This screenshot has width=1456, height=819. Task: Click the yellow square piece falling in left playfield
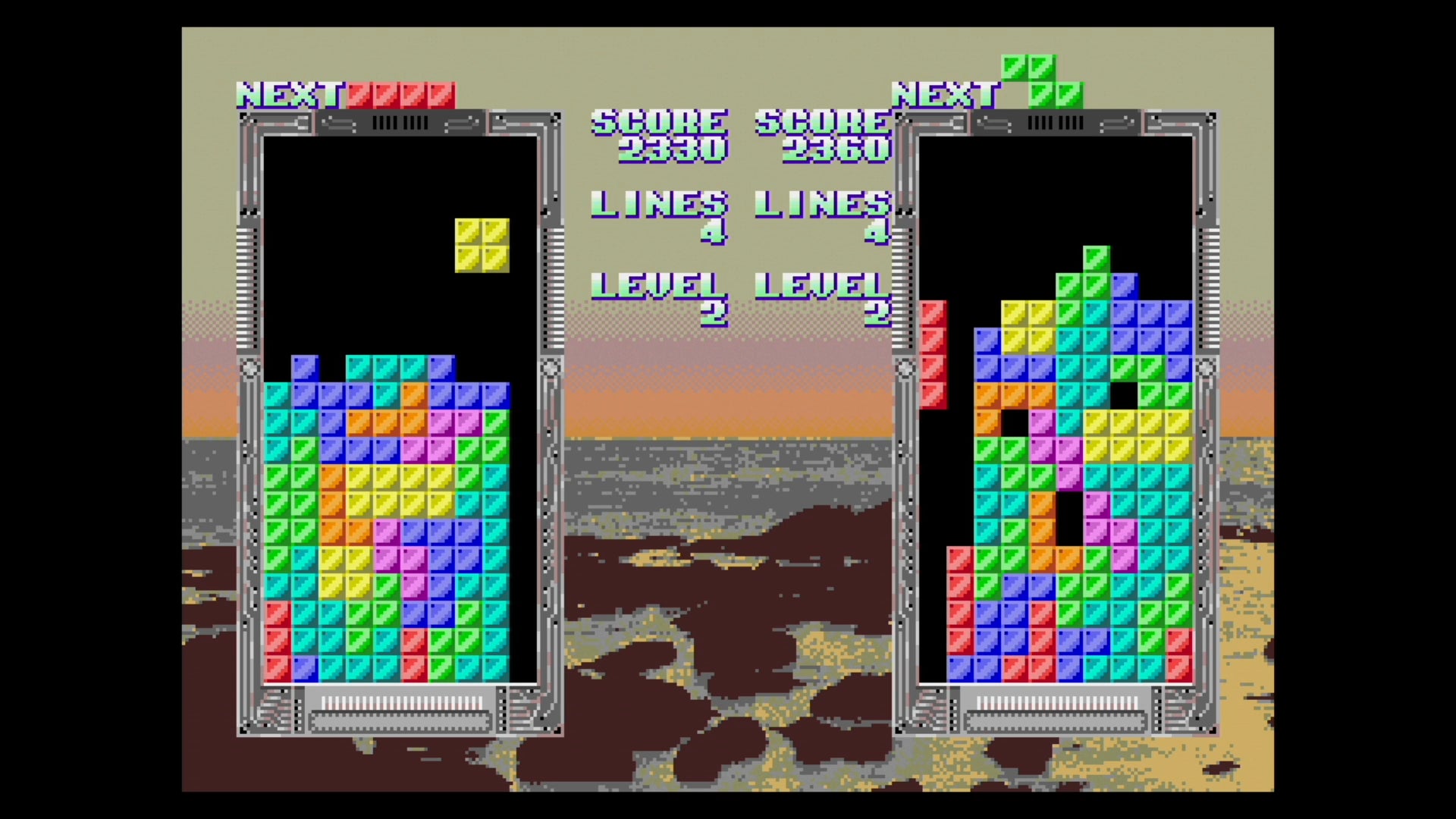(x=483, y=246)
